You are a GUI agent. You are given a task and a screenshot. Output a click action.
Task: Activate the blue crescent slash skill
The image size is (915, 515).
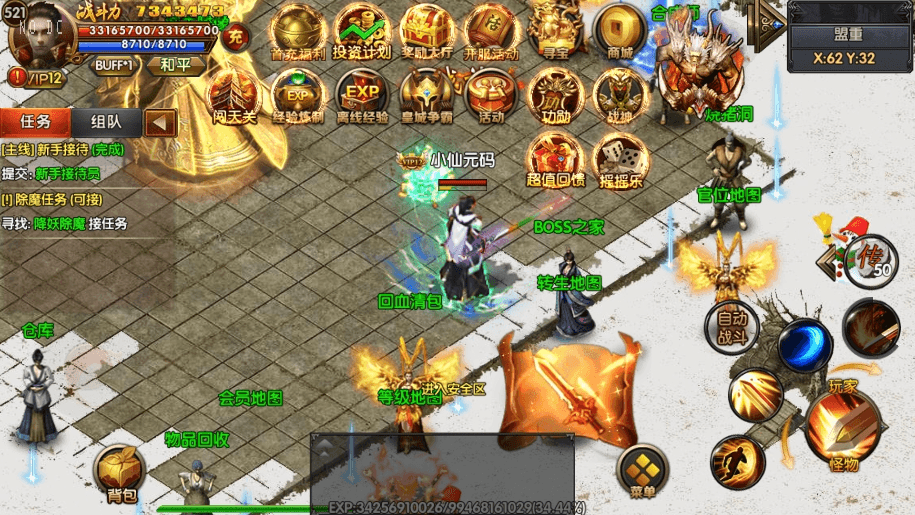point(805,345)
